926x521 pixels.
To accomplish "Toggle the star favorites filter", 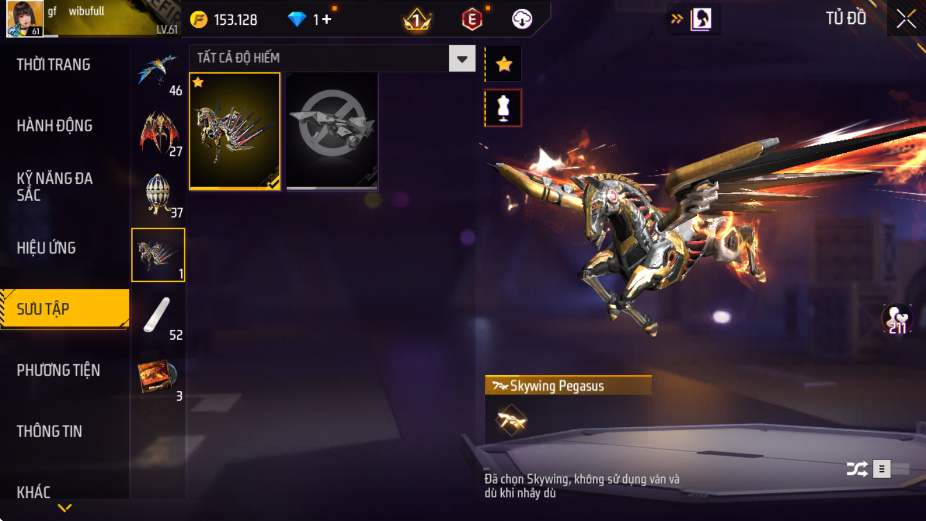I will point(503,64).
